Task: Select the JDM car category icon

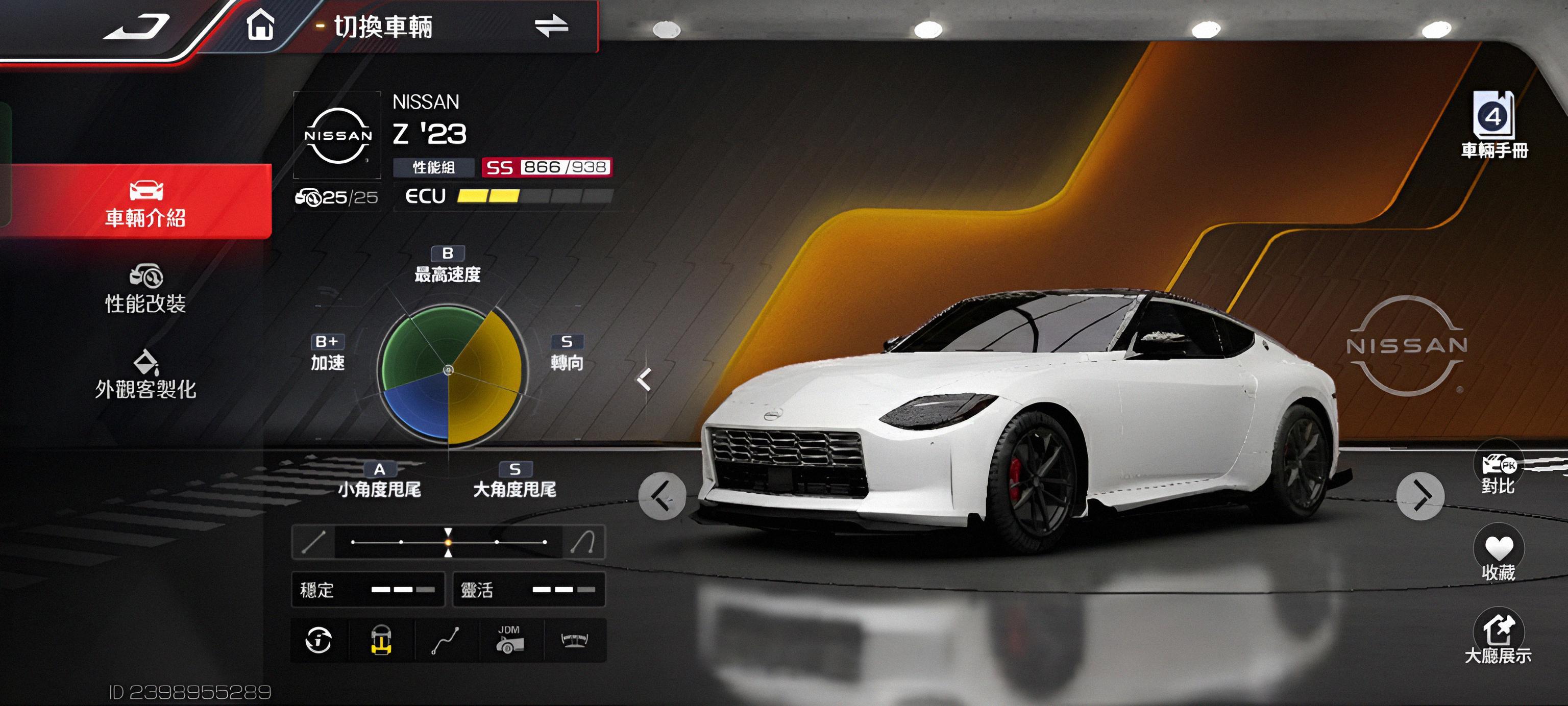Action: point(509,640)
